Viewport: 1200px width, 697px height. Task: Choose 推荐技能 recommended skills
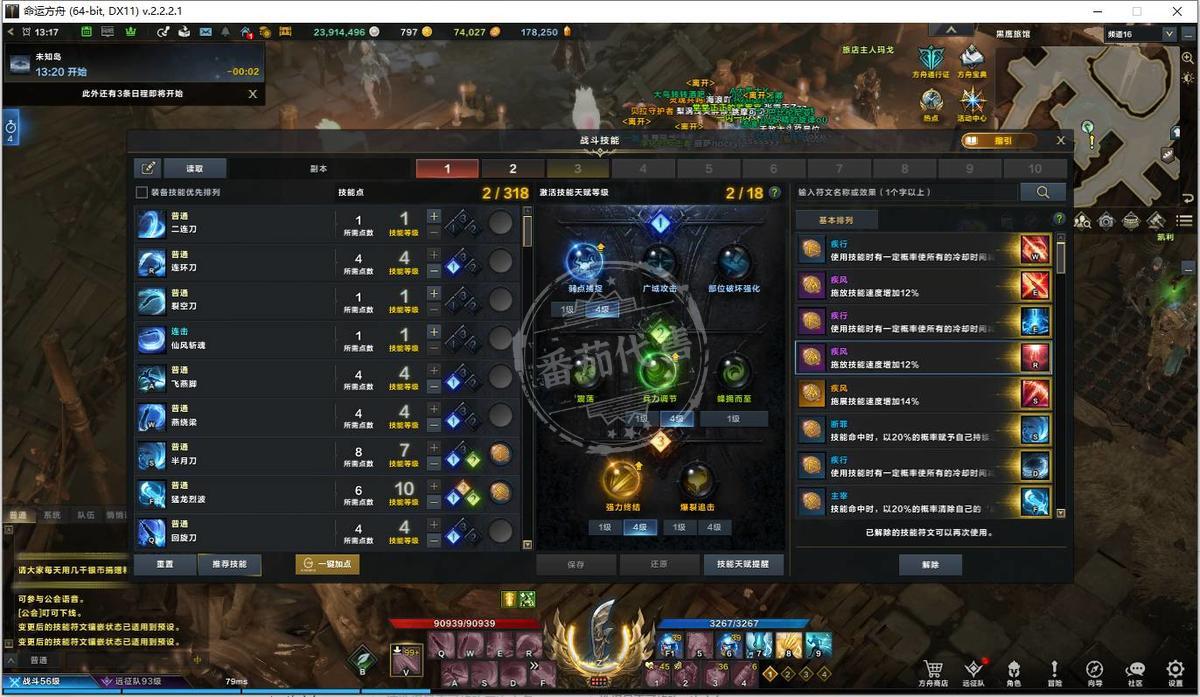[228, 564]
